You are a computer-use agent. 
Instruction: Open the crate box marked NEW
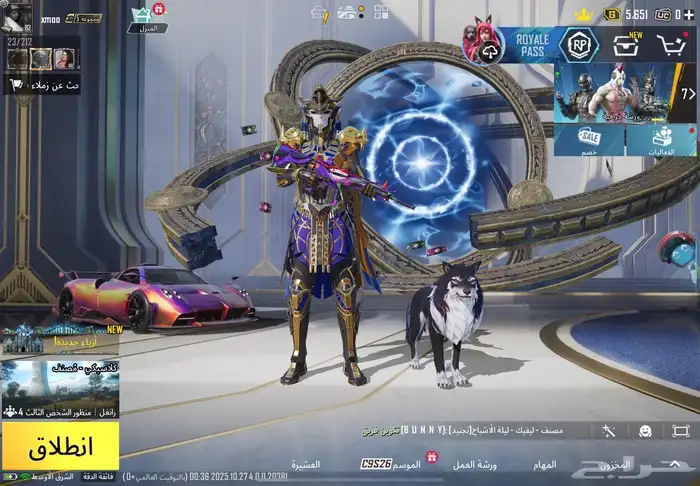(628, 45)
